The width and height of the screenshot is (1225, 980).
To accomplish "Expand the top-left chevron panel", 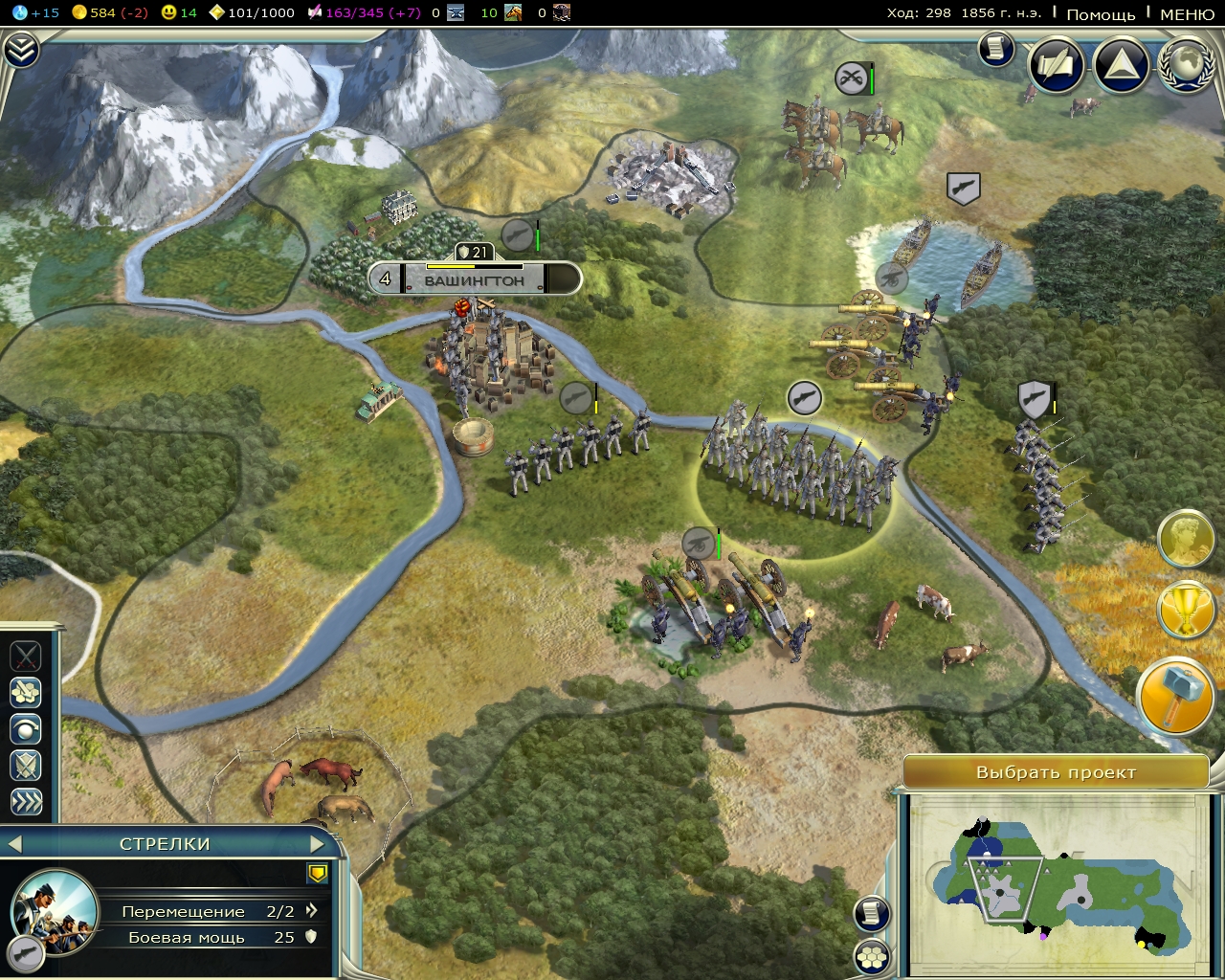I will (20, 50).
